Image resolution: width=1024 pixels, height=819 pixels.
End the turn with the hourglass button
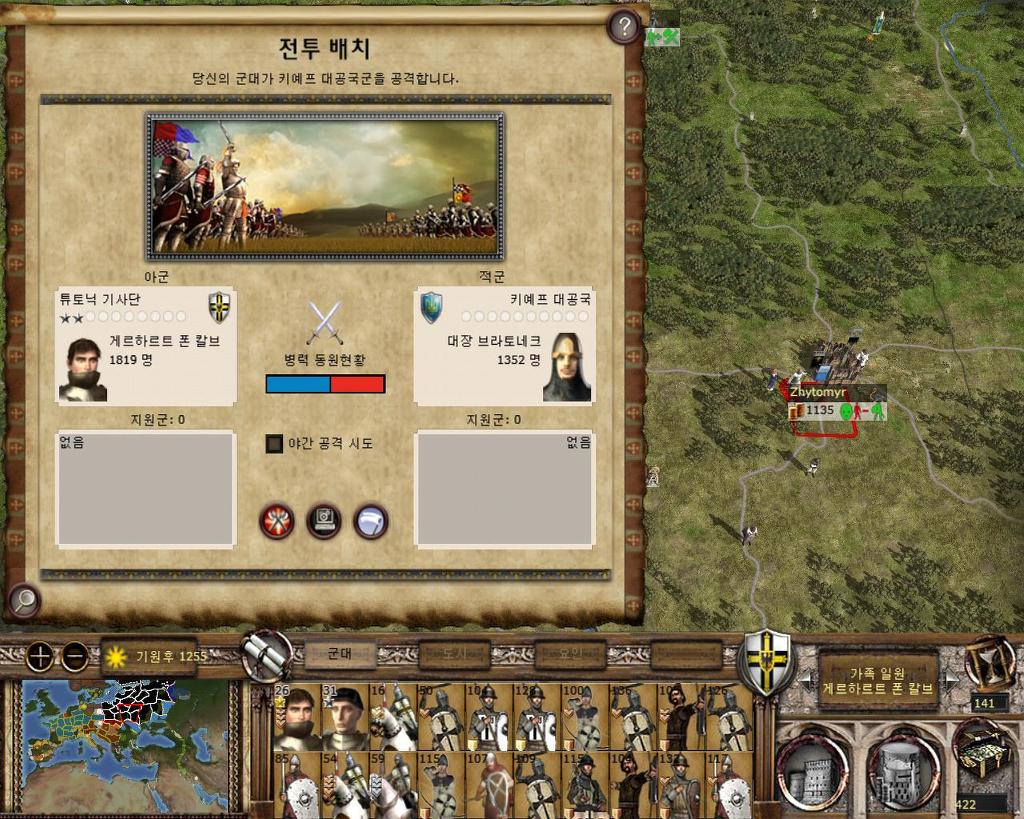click(989, 662)
